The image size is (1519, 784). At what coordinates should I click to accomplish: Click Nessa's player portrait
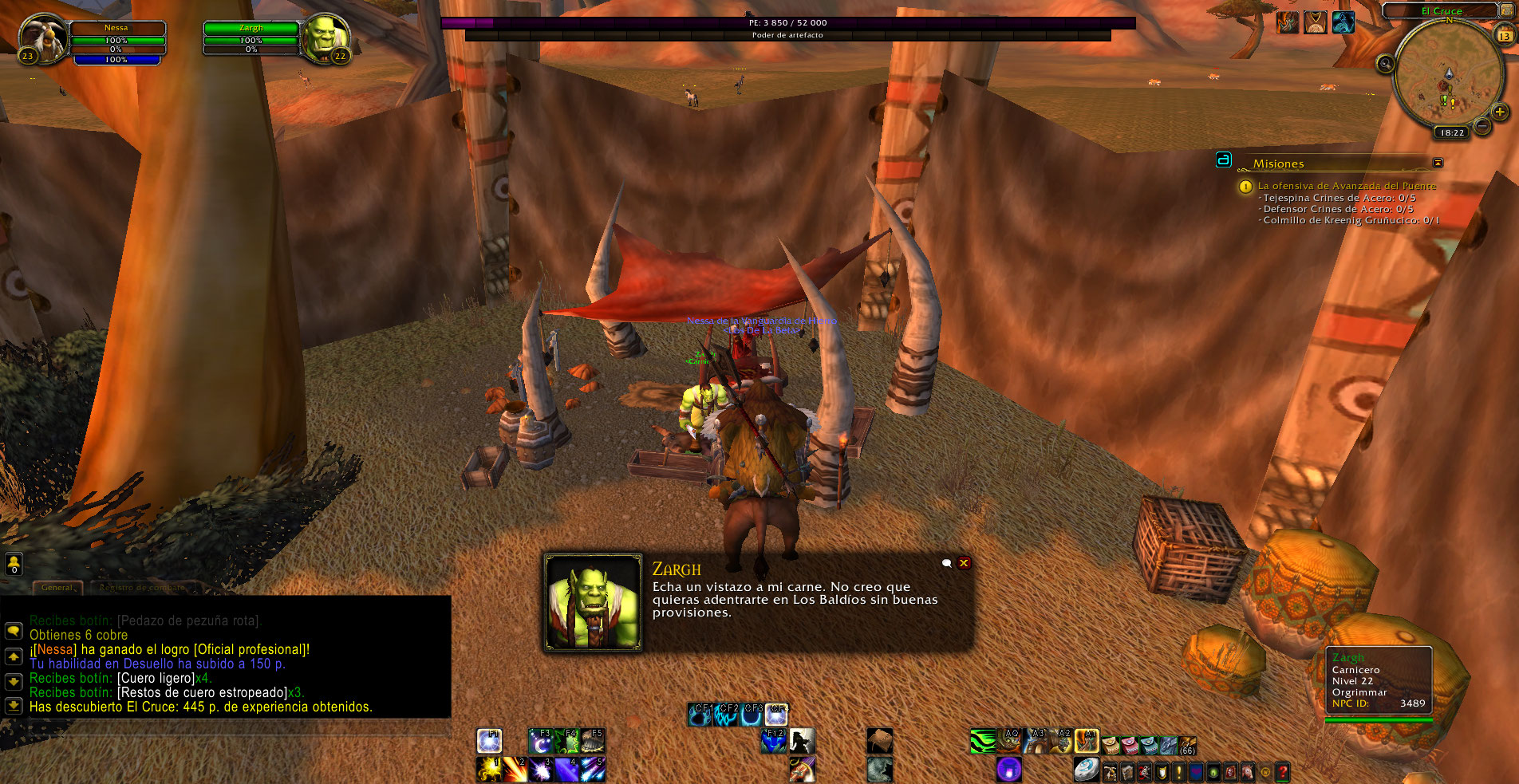(41, 37)
